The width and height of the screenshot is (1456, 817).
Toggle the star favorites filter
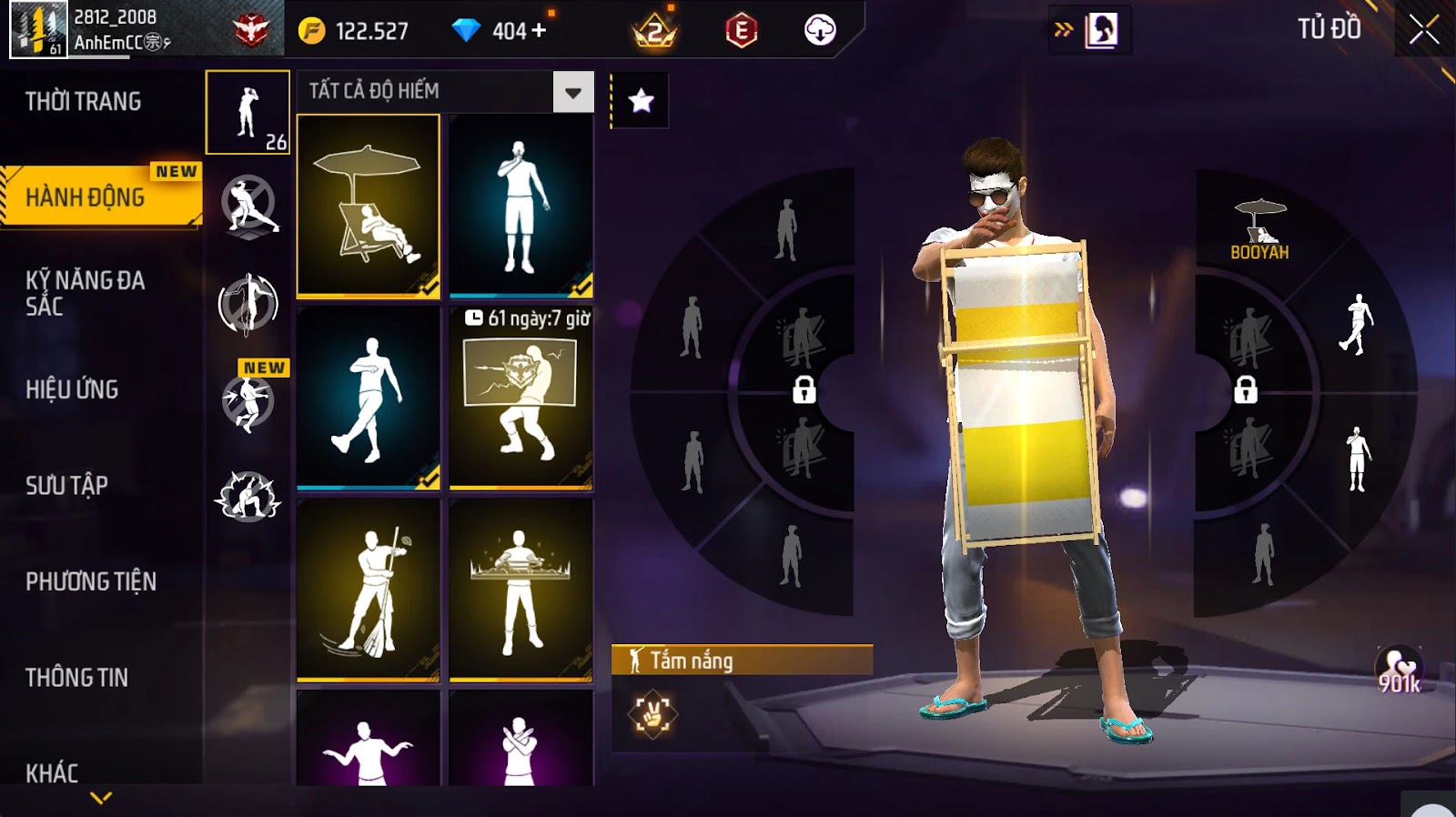[641, 100]
